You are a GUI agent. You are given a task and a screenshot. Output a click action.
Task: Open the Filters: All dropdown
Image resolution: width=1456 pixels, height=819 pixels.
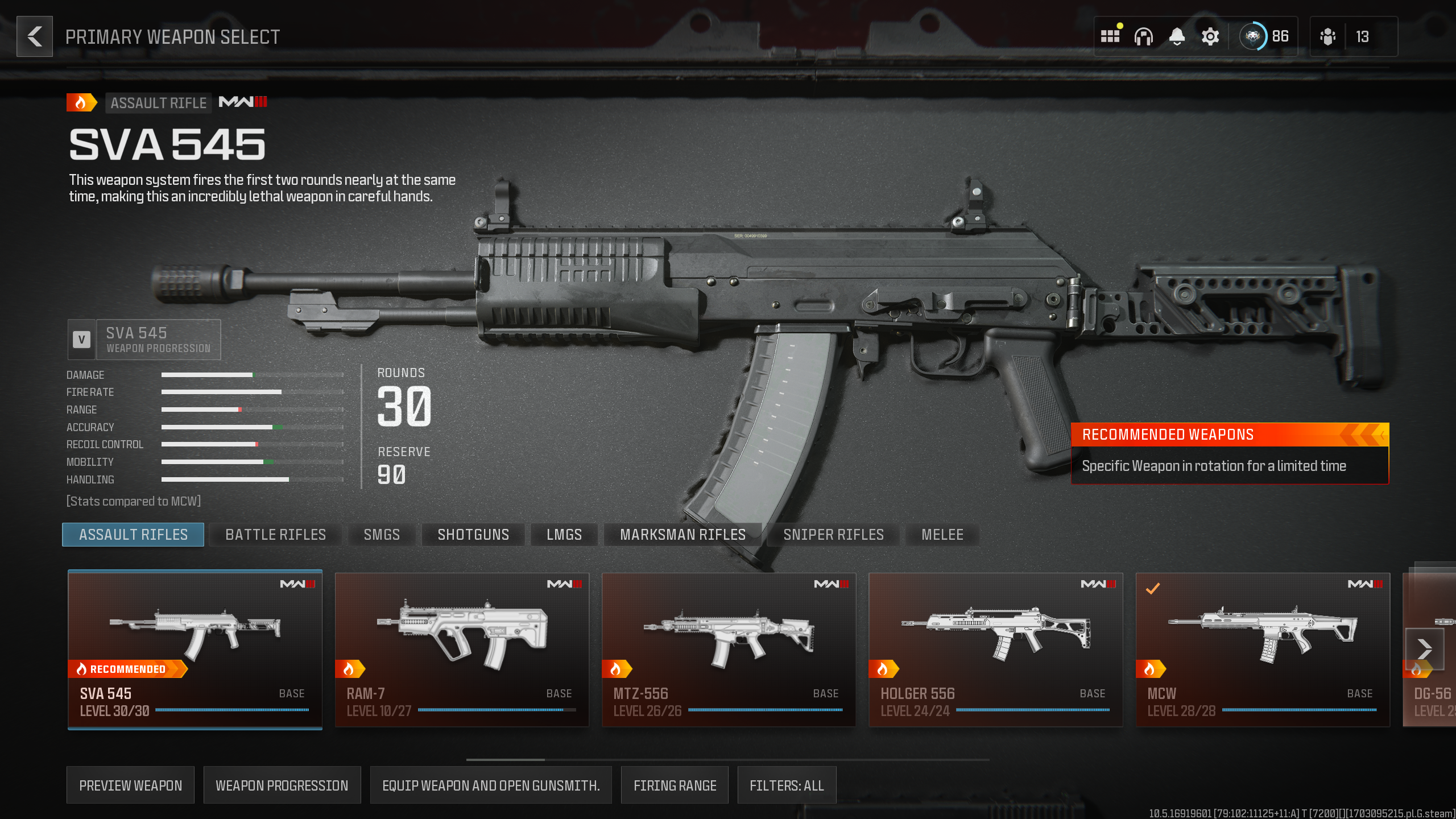[787, 785]
